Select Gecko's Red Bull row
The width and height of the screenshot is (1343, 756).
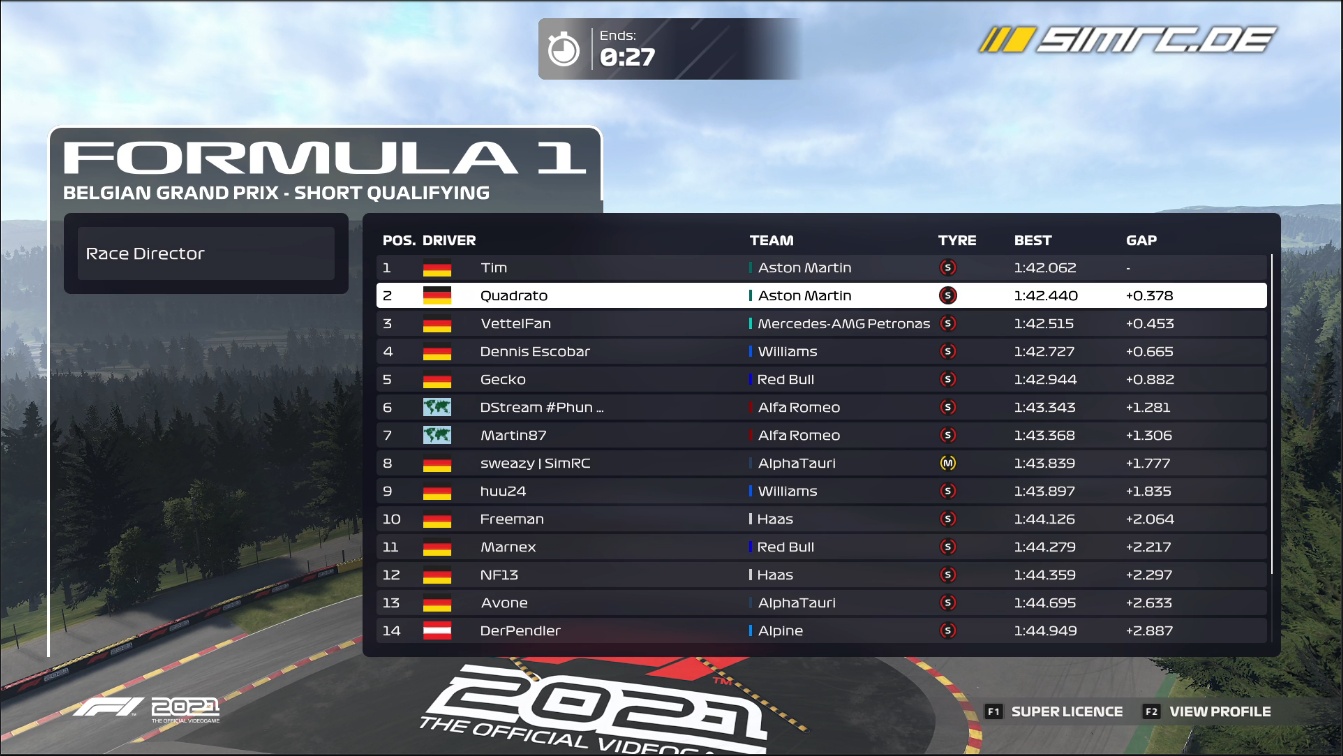[821, 380]
